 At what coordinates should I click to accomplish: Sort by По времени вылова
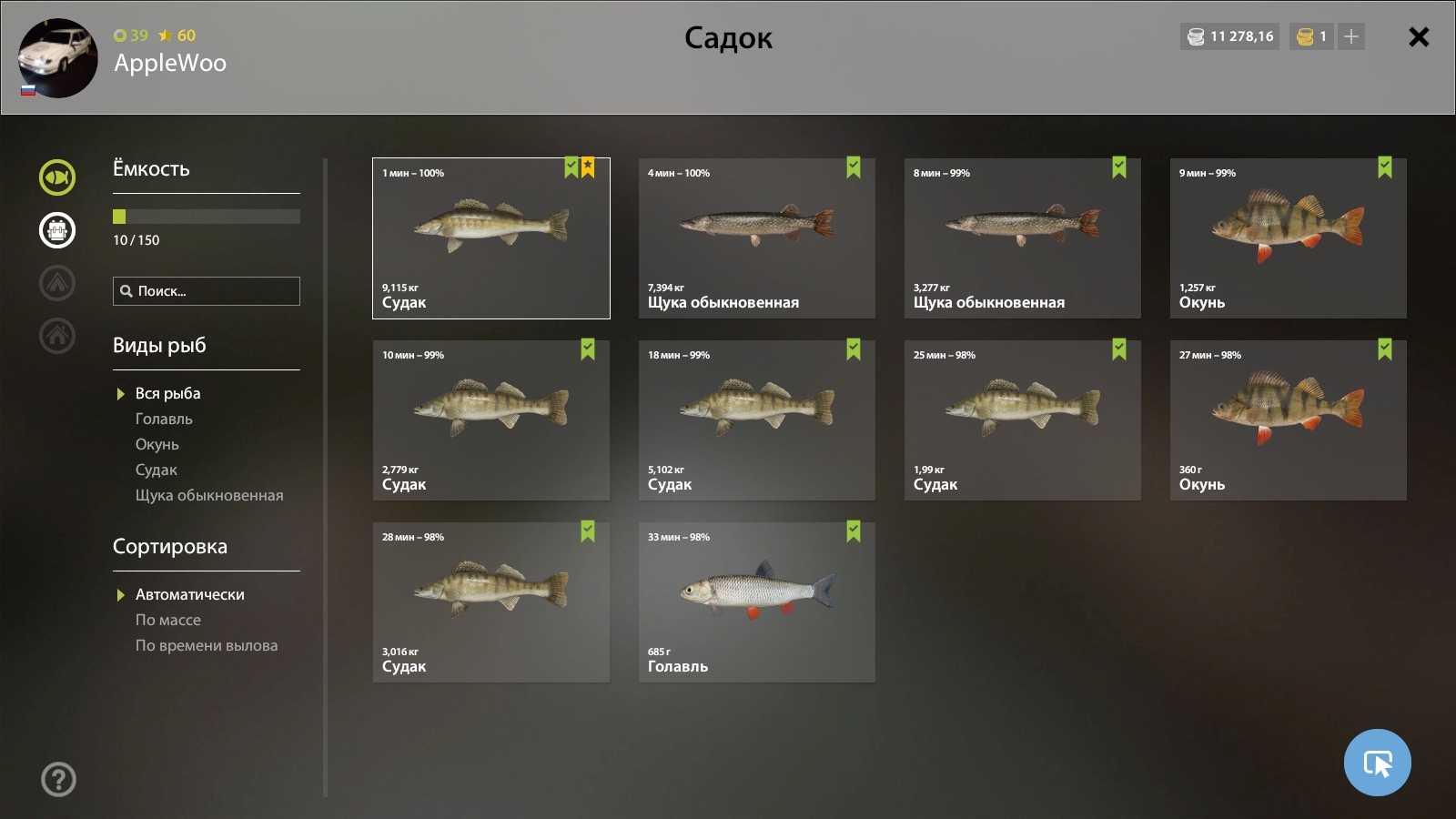pos(207,646)
